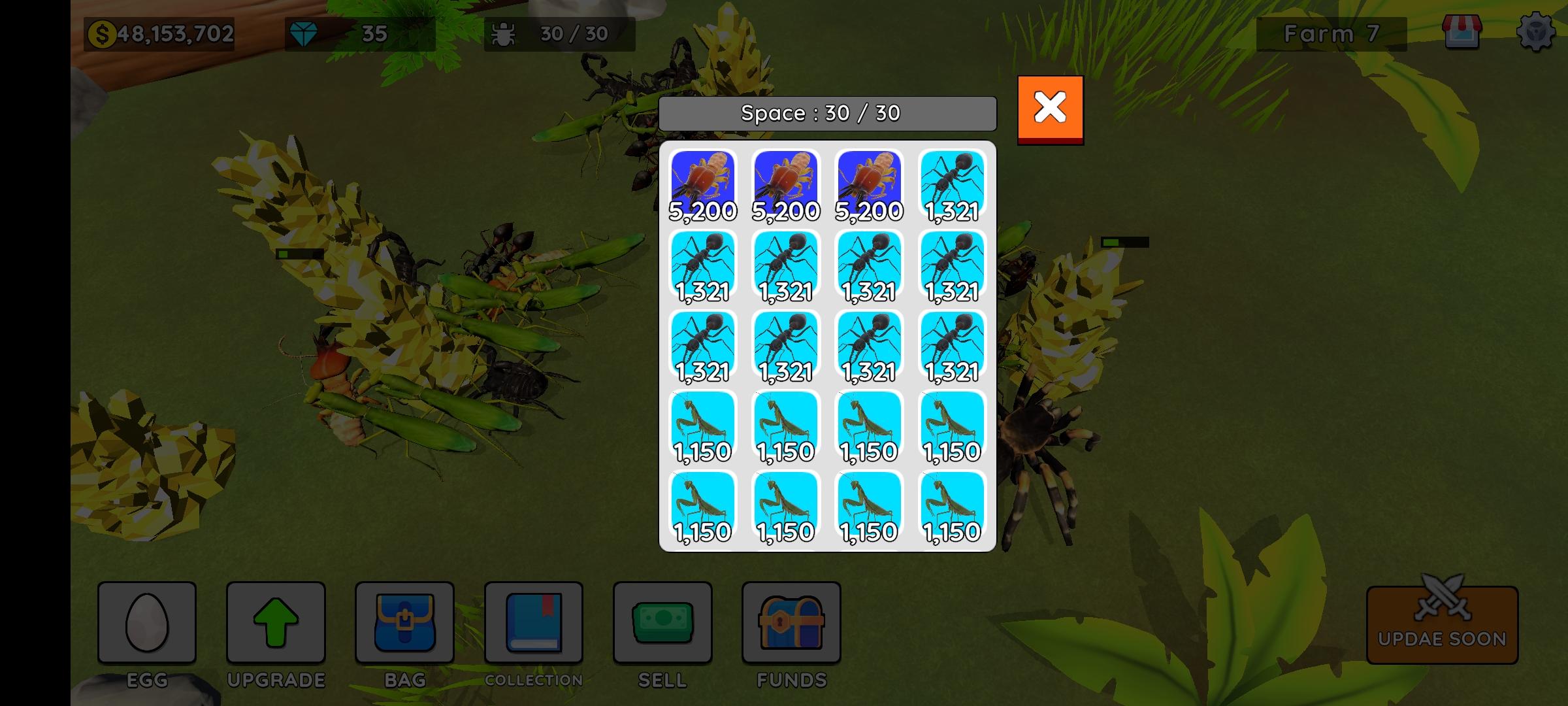Tap the SELL money icon
Screen dimensions: 1568x706
(x=662, y=623)
